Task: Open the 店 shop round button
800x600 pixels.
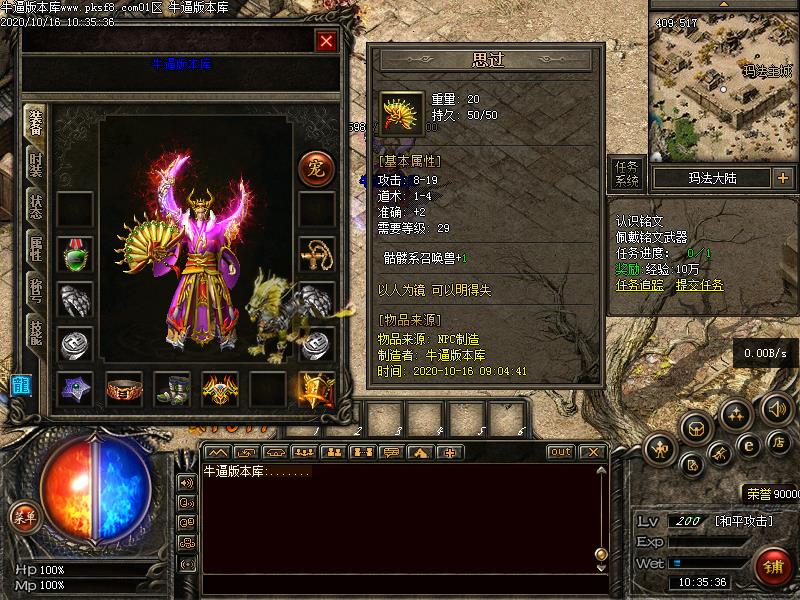Action: (x=776, y=442)
